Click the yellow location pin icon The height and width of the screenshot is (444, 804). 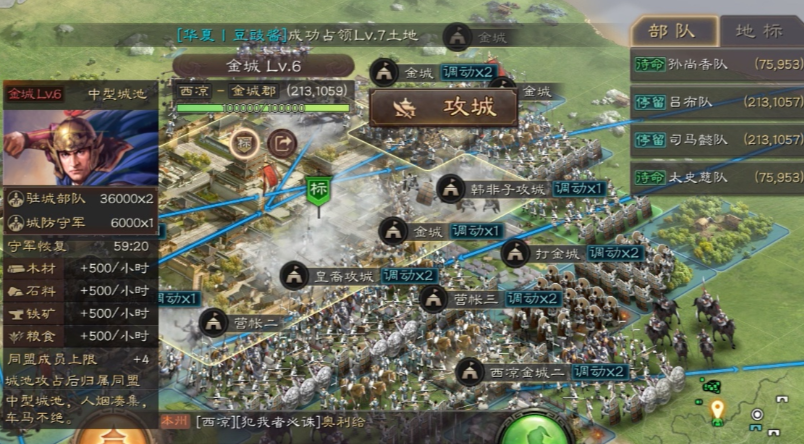[x=716, y=410]
